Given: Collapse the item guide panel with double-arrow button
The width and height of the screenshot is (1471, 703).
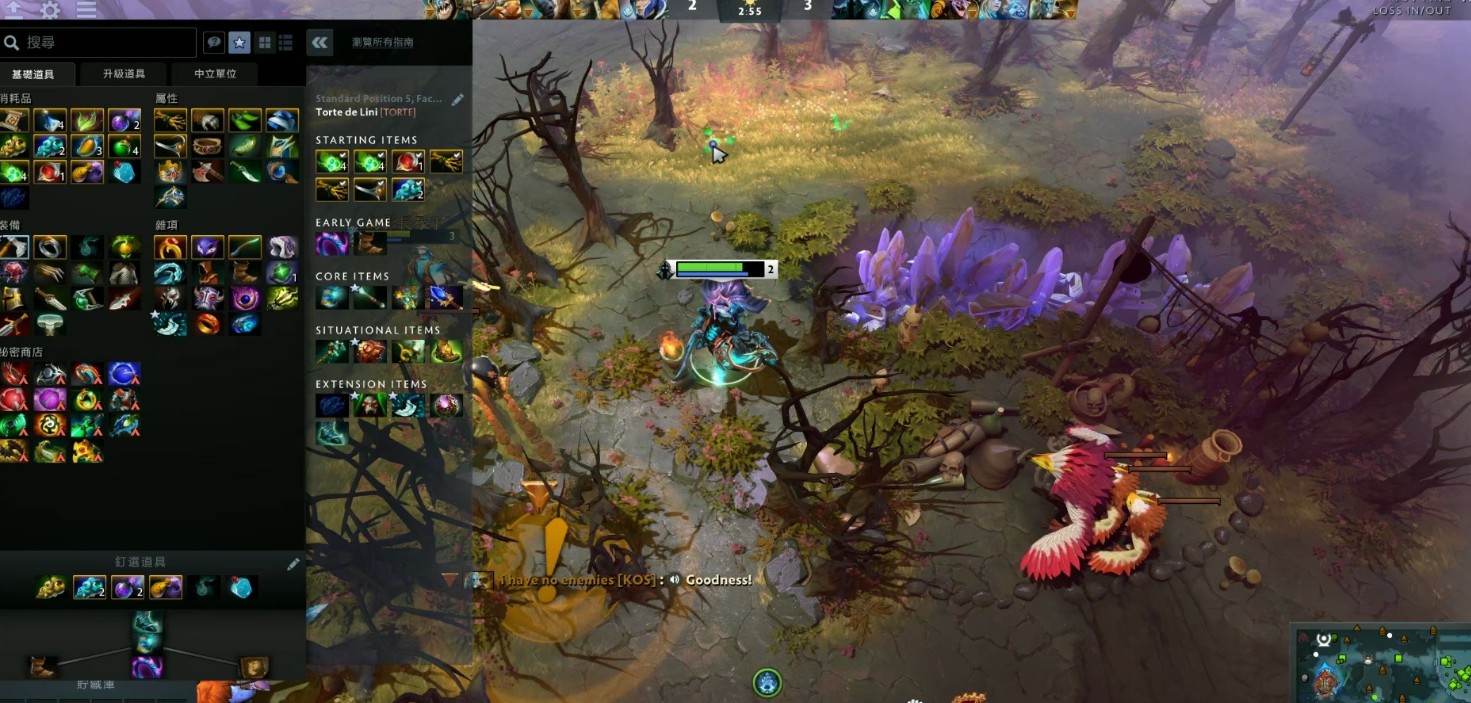Looking at the screenshot, I should [x=320, y=43].
